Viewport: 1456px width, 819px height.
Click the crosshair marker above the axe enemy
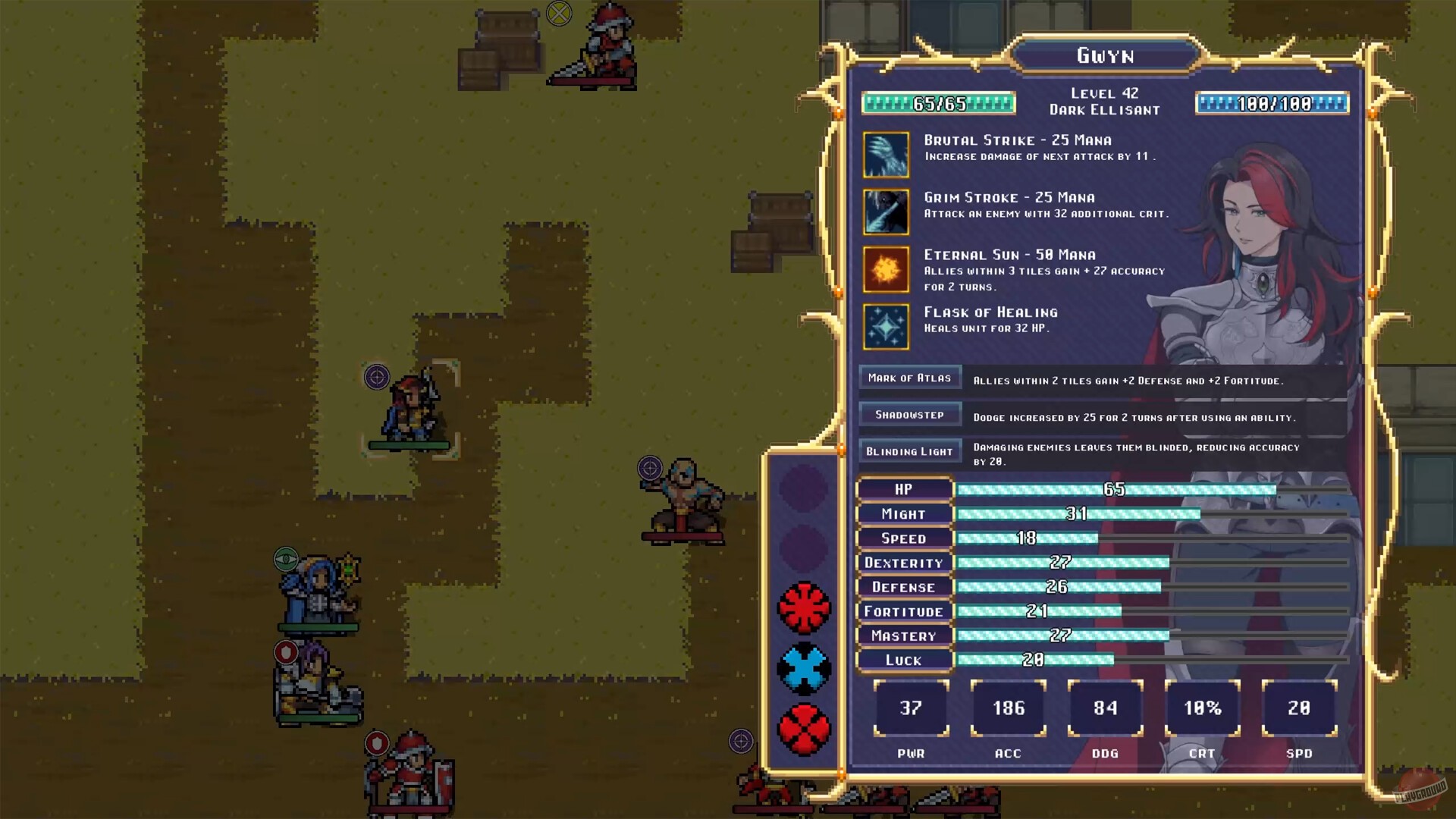tap(651, 468)
